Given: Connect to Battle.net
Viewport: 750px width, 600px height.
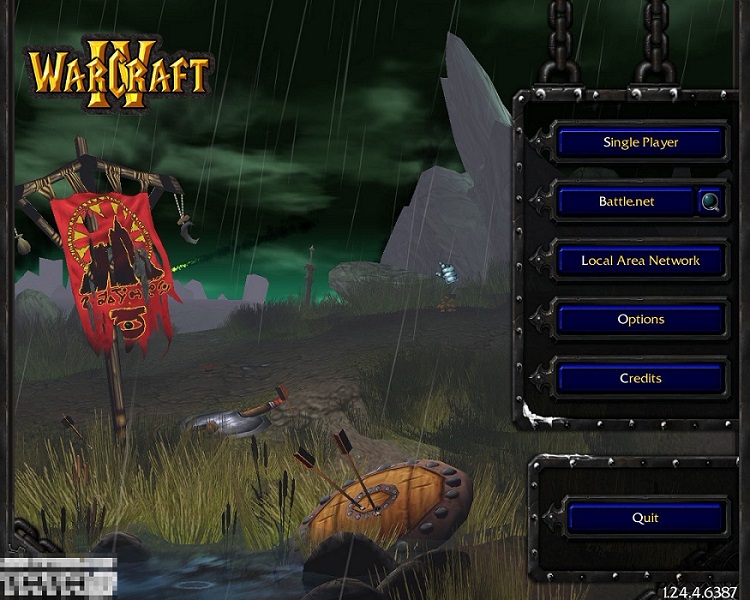Looking at the screenshot, I should tap(626, 201).
